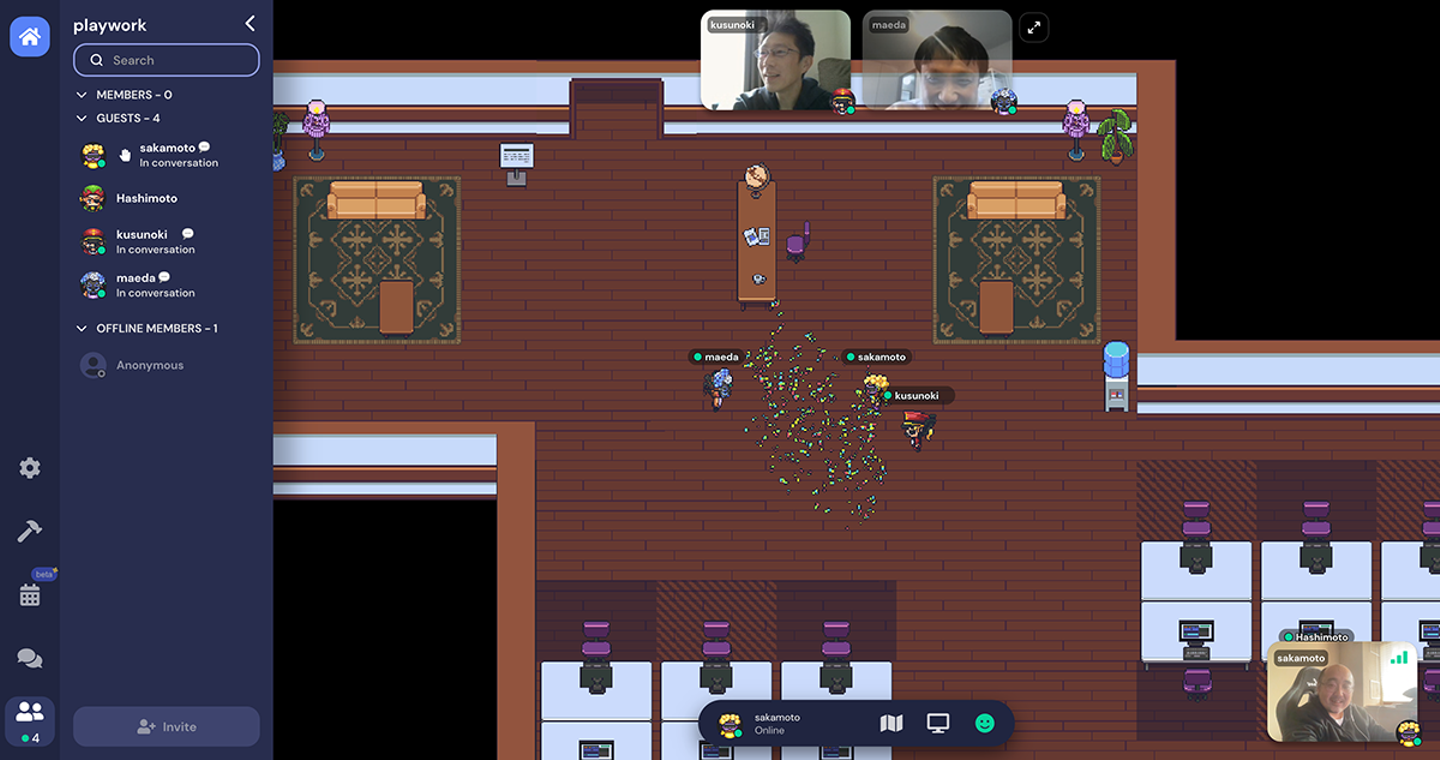Open the emote smiley menu
The image size is (1440, 760).
coord(985,723)
